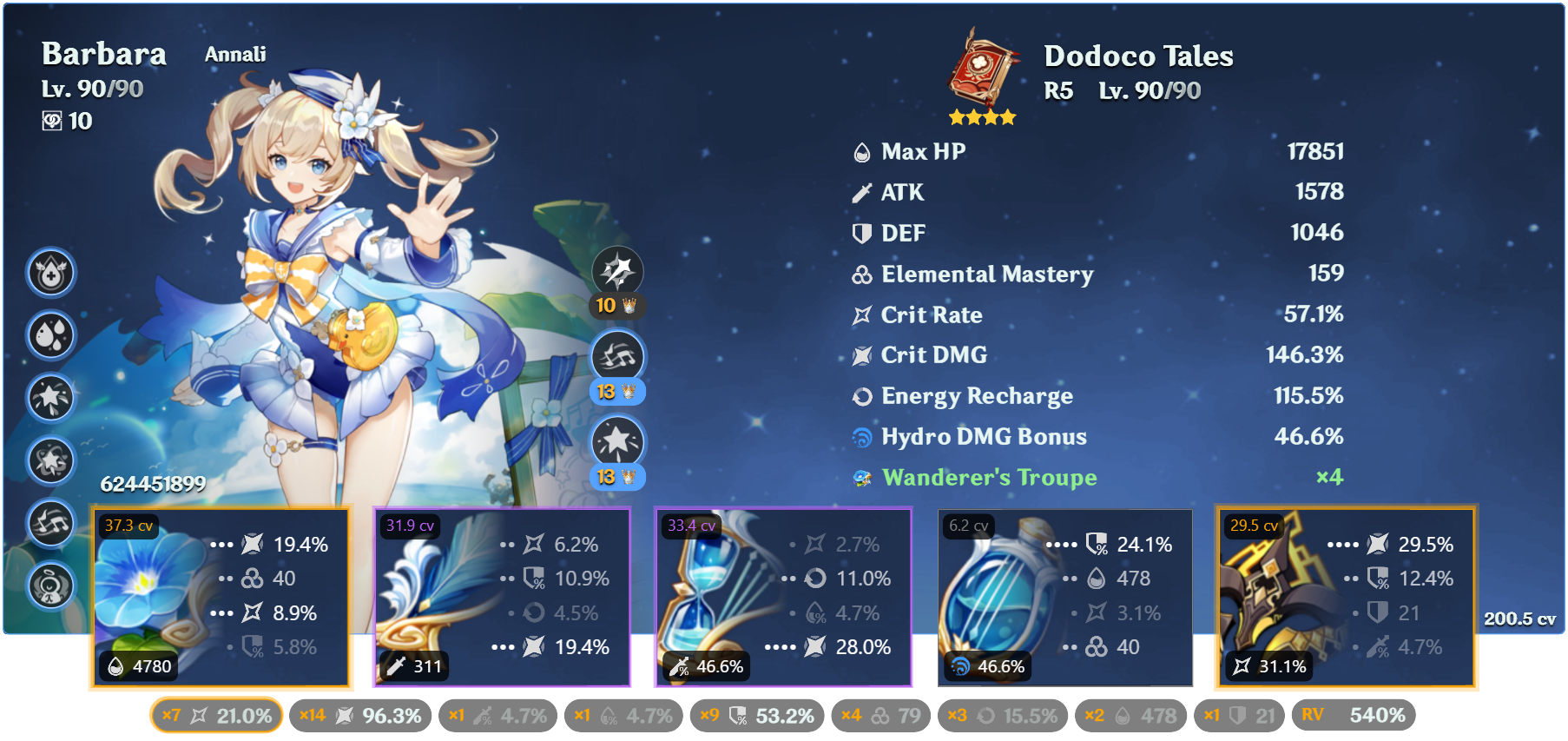Click the topmost constellation icon on the left sidebar
The height and width of the screenshot is (741, 1568).
[x=50, y=272]
